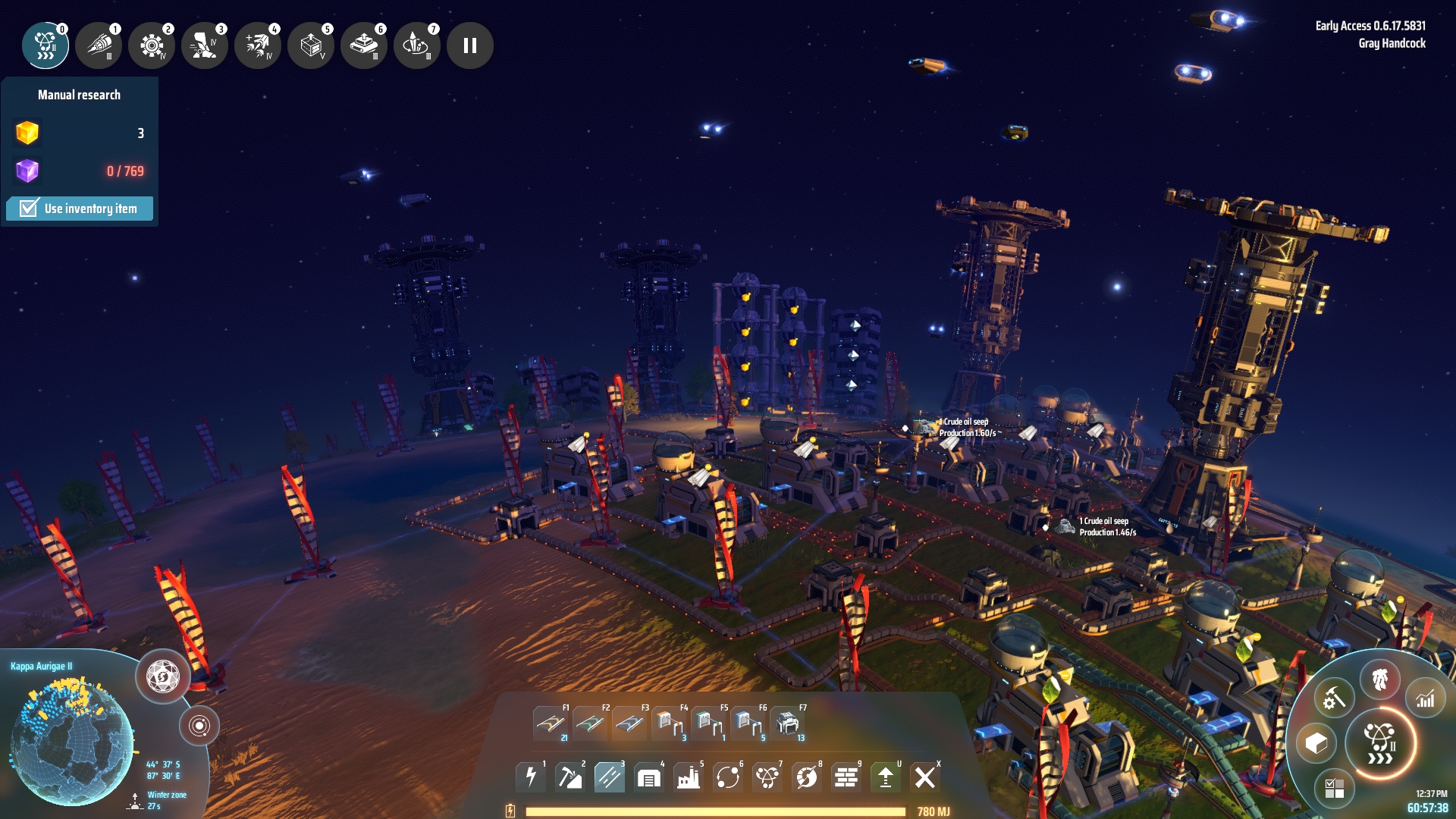The height and width of the screenshot is (819, 1456).
Task: Toggle the Use inventory item checkbox
Action: tap(29, 209)
